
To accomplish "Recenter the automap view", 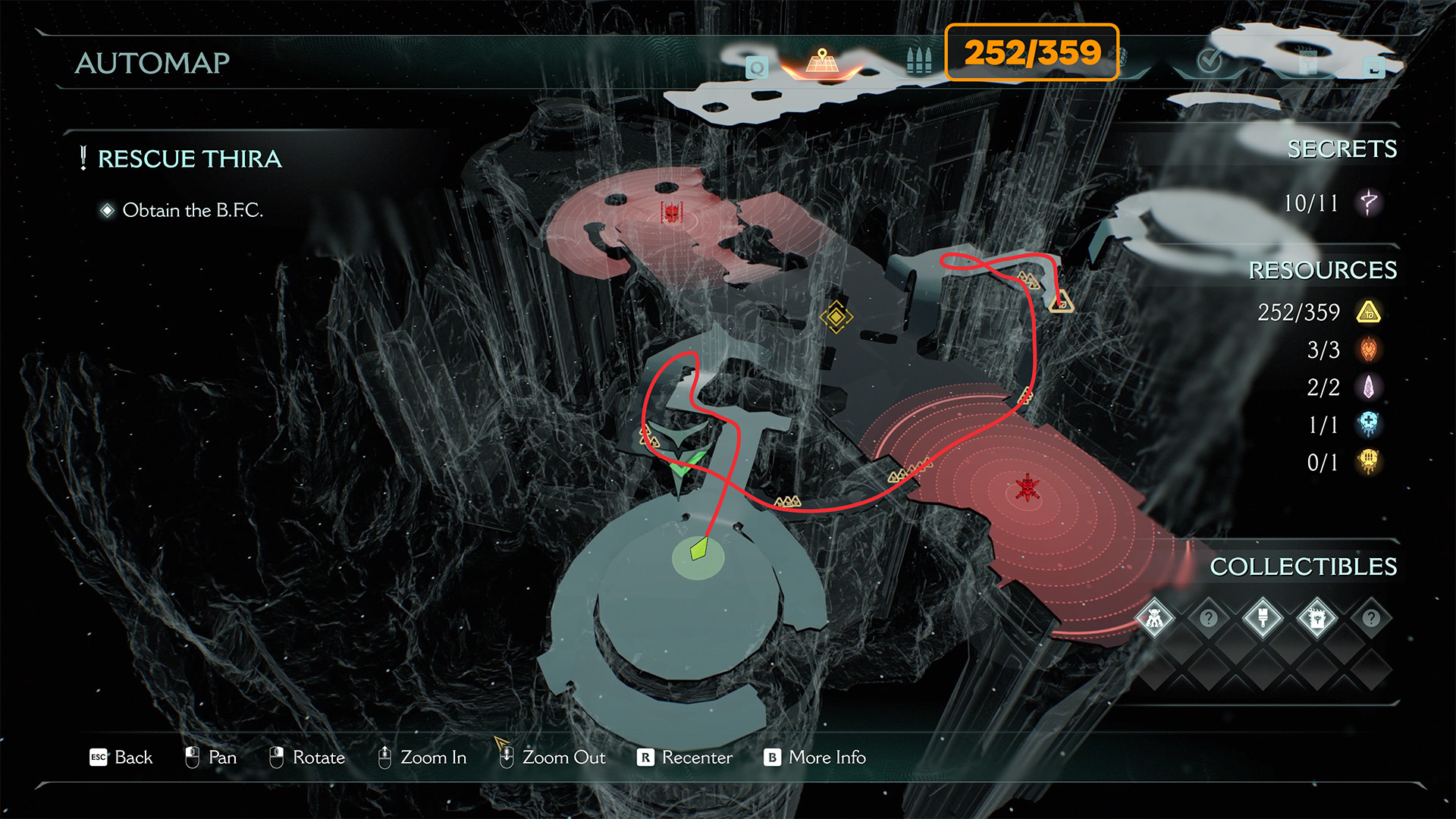I will pyautogui.click(x=685, y=758).
